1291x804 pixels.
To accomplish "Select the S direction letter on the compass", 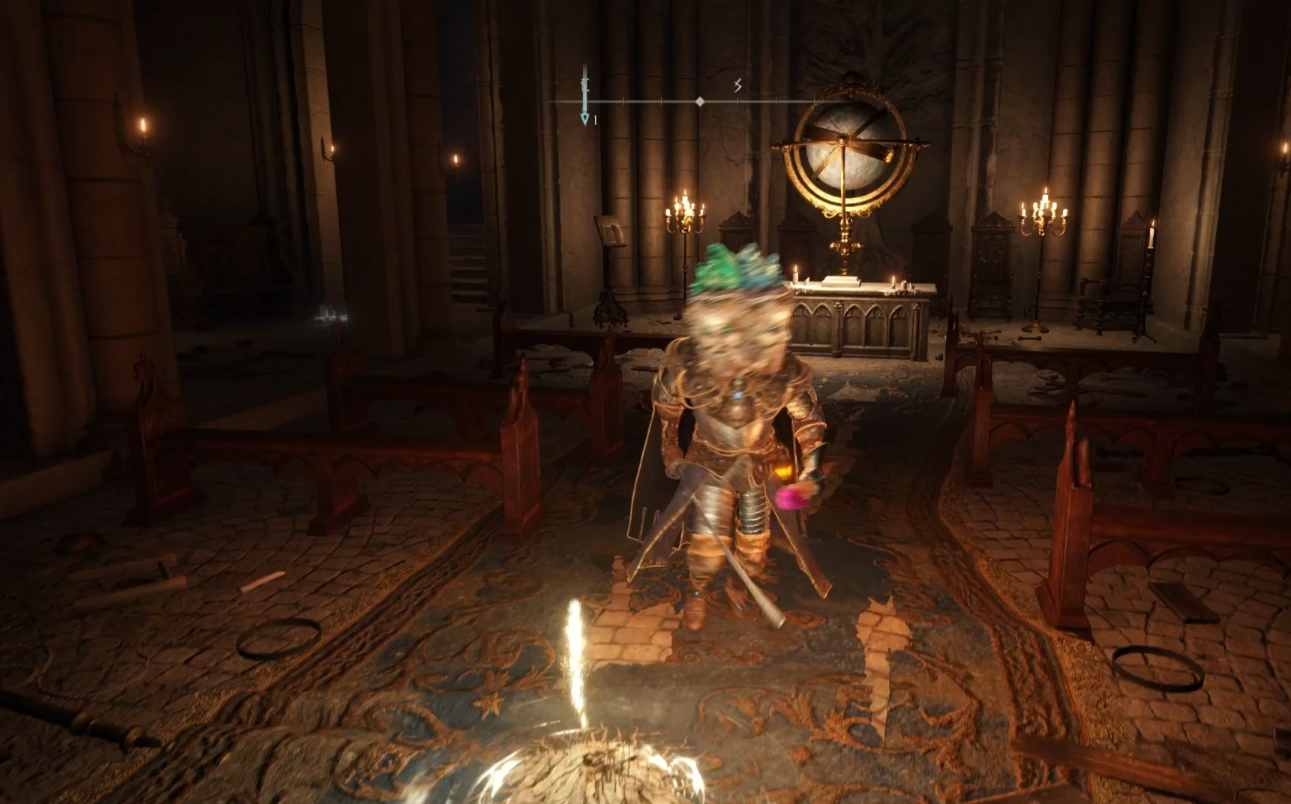I will point(738,86).
